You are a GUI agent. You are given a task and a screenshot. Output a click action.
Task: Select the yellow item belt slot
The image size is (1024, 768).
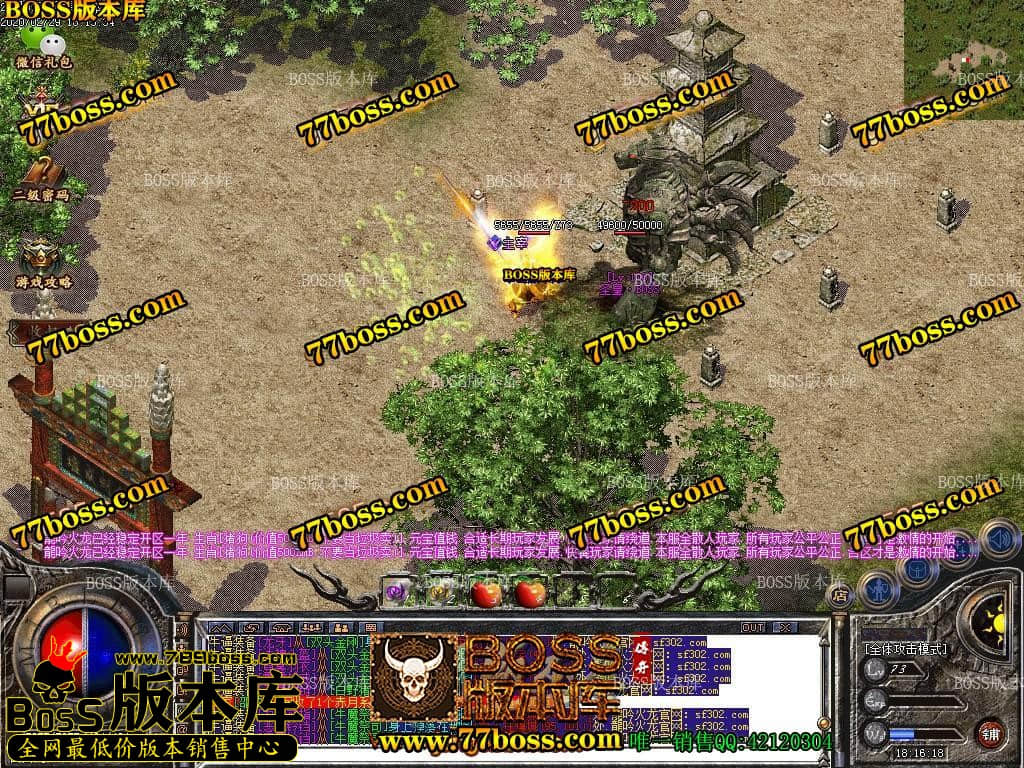coord(439,592)
